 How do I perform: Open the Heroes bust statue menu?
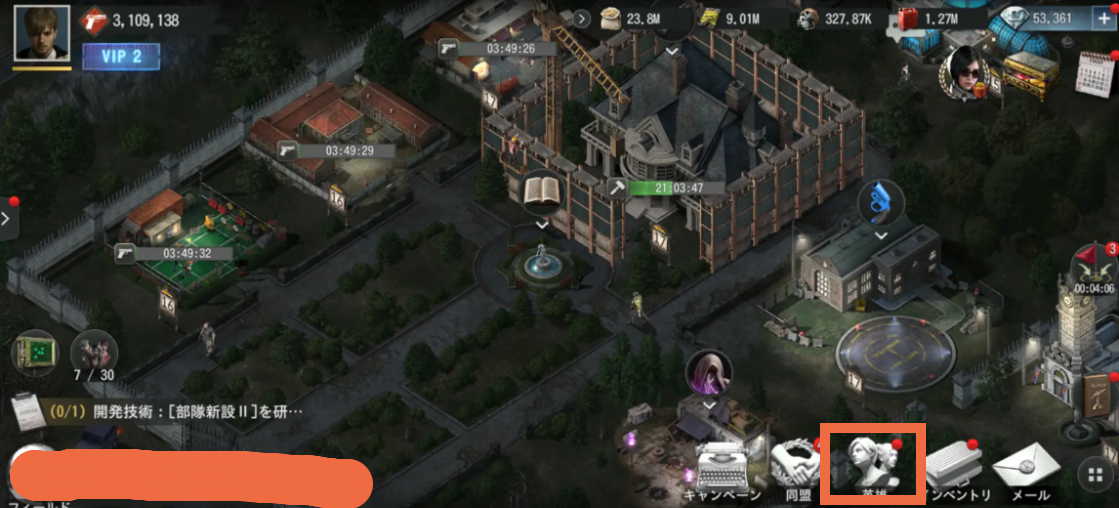pyautogui.click(x=872, y=465)
